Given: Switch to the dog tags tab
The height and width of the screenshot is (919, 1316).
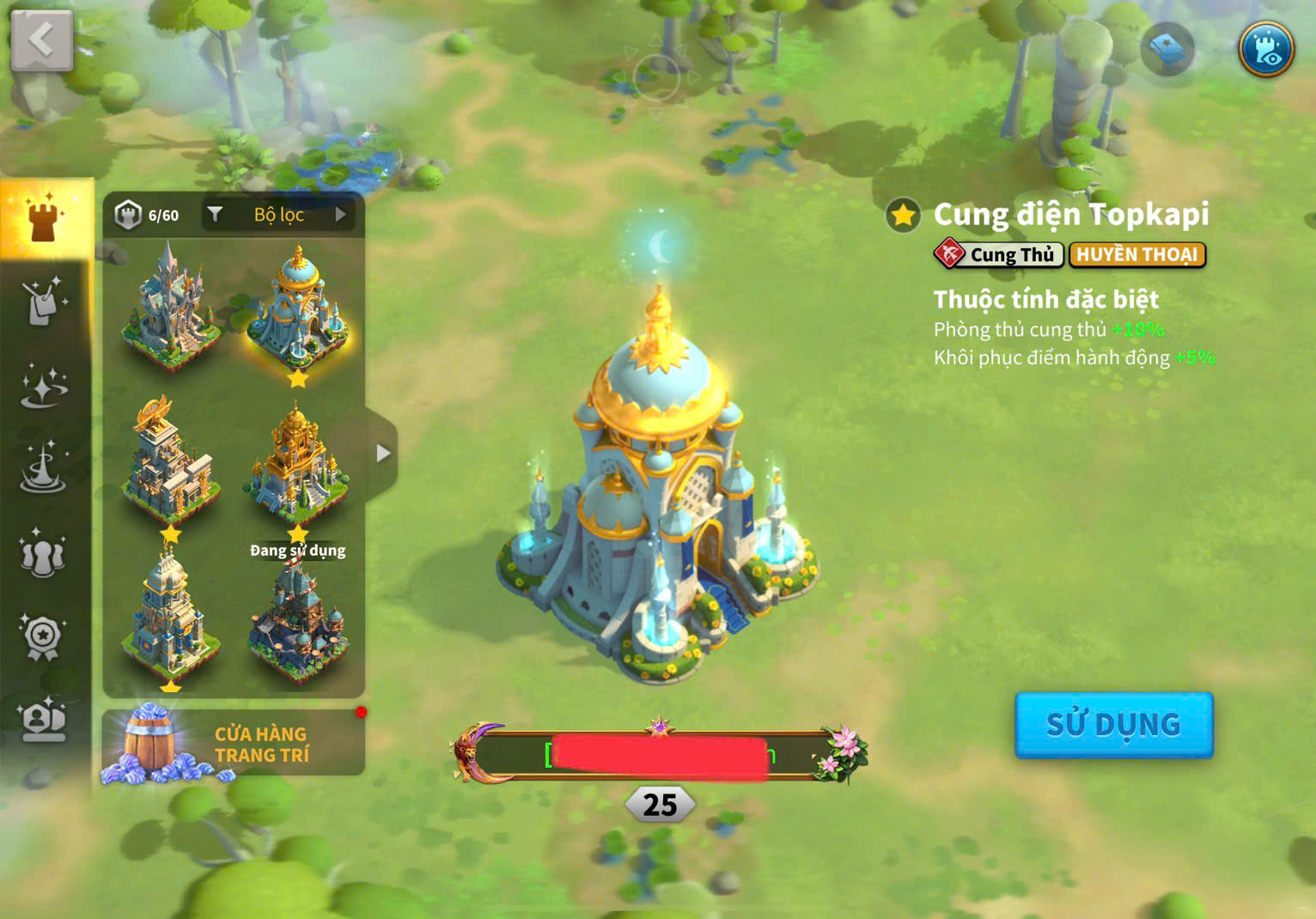Looking at the screenshot, I should 44,301.
